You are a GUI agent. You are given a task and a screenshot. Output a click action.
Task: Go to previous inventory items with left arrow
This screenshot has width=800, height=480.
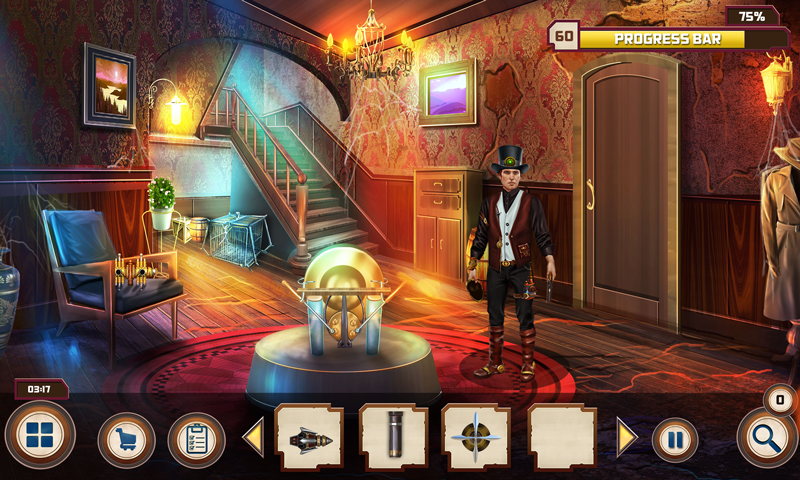point(253,438)
